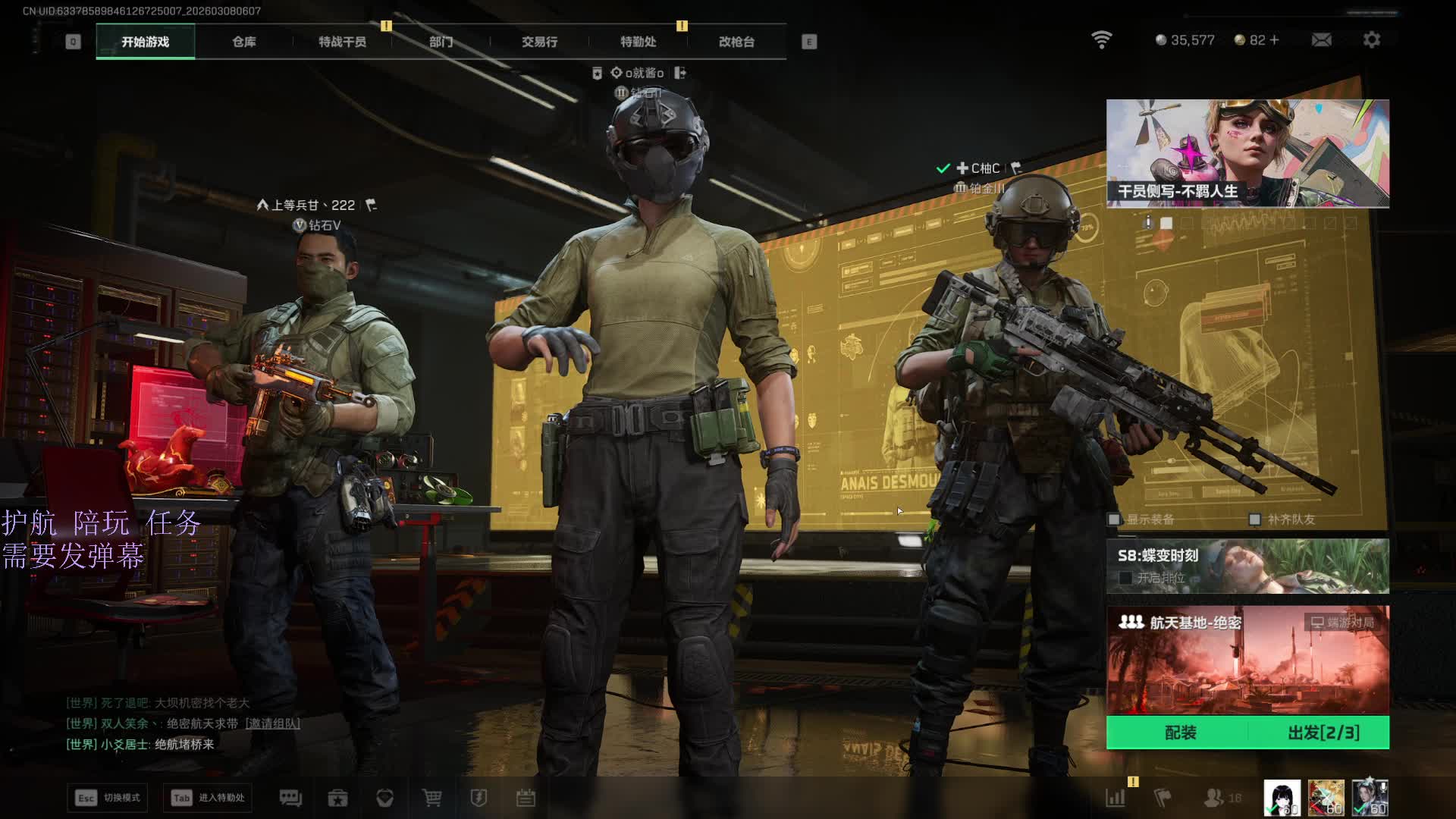1456x819 pixels.
Task: Open the mail envelope inbox
Action: pyautogui.click(x=1321, y=39)
